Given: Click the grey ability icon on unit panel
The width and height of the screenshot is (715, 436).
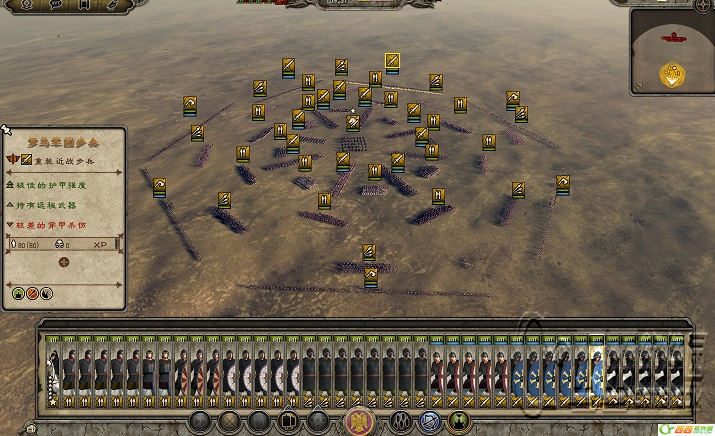Looking at the screenshot, I should point(47,294).
